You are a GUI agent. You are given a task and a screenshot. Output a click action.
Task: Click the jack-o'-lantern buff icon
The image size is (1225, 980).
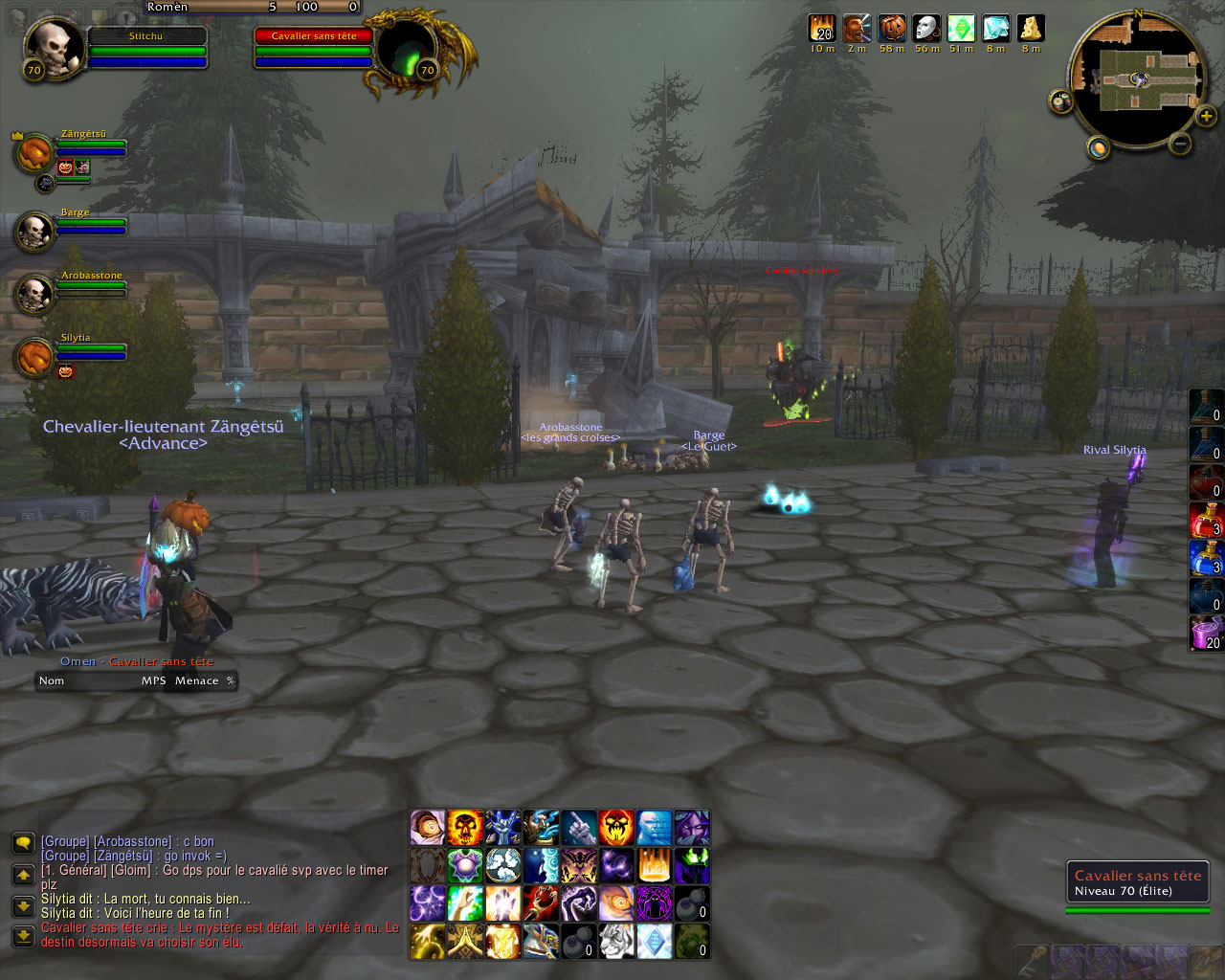coord(892,29)
